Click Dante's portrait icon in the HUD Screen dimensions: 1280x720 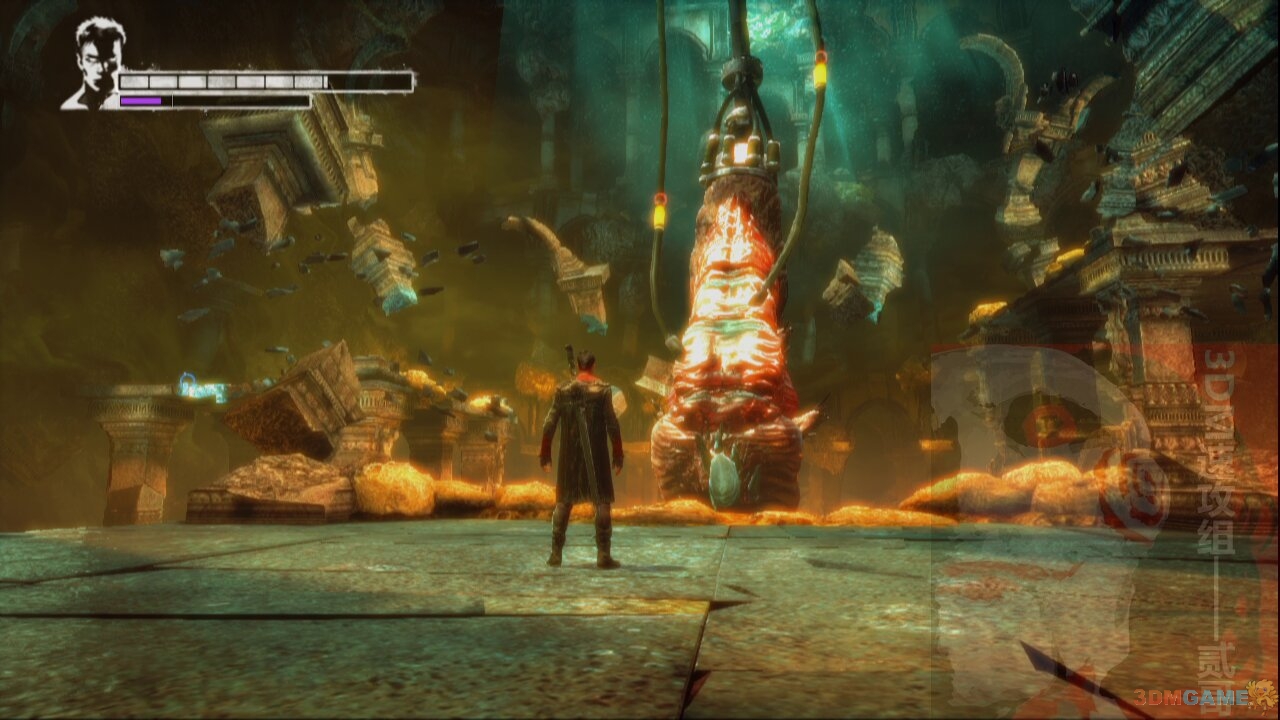point(94,62)
